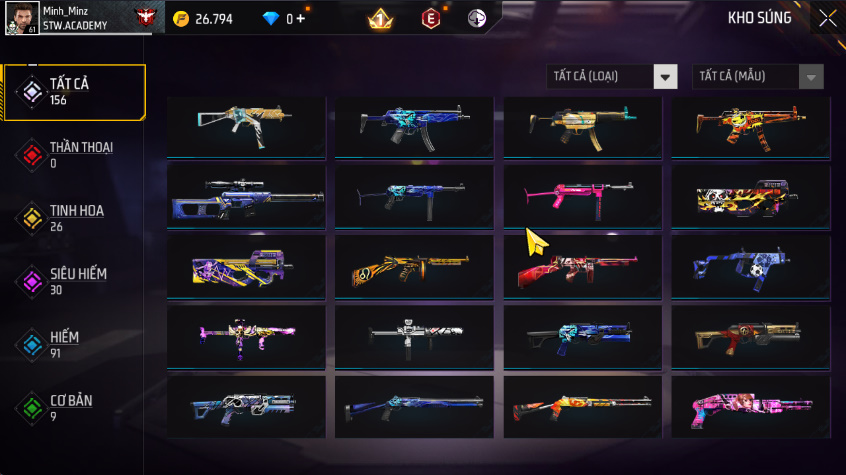Open the Tất Cả (Loại) type dropdown
Viewport: 846px width, 475px height.
(612, 77)
